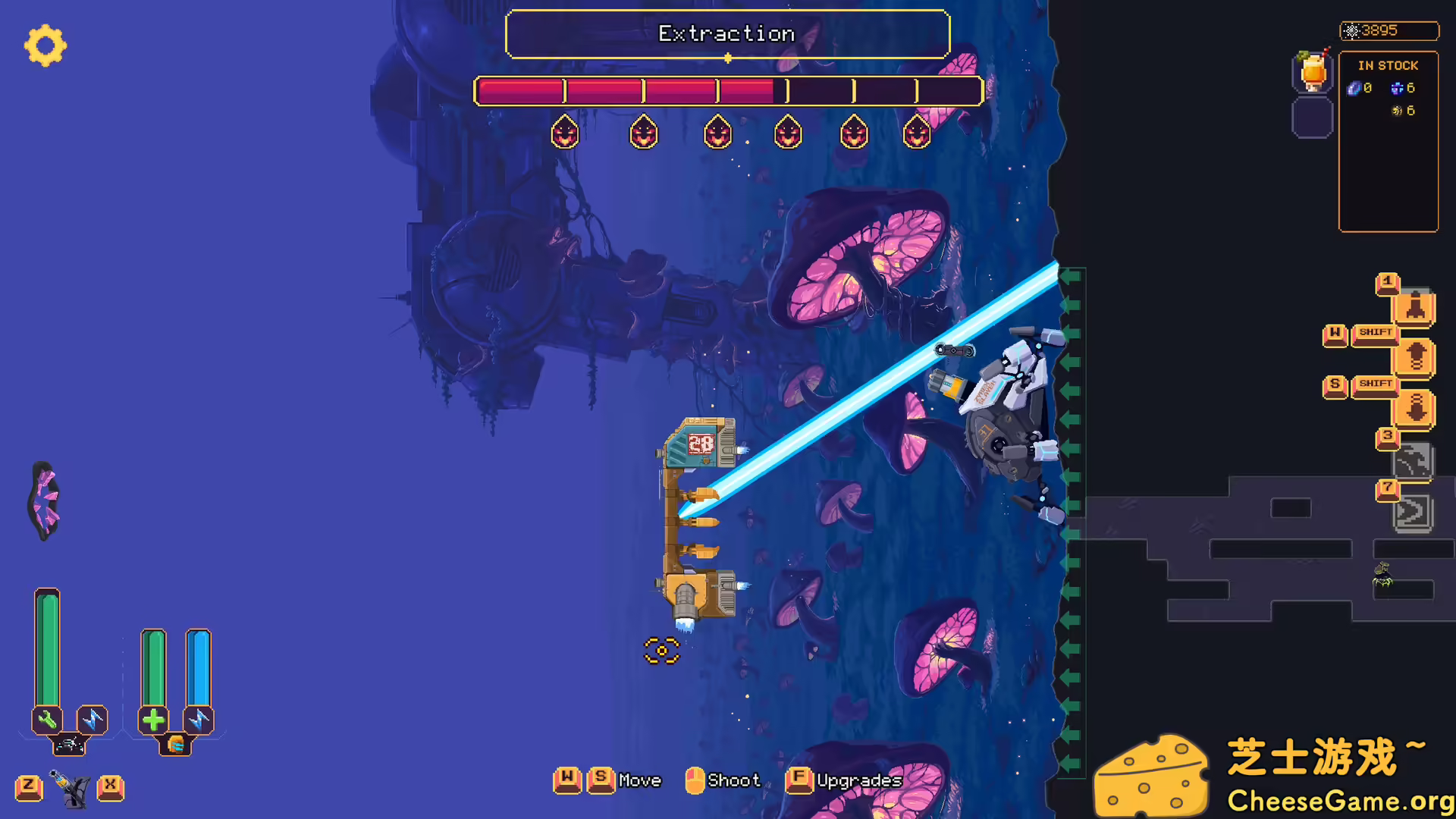Select the blue gem icon in the IN STOCK panel
This screenshot has height=819, width=1456.
tap(1353, 88)
